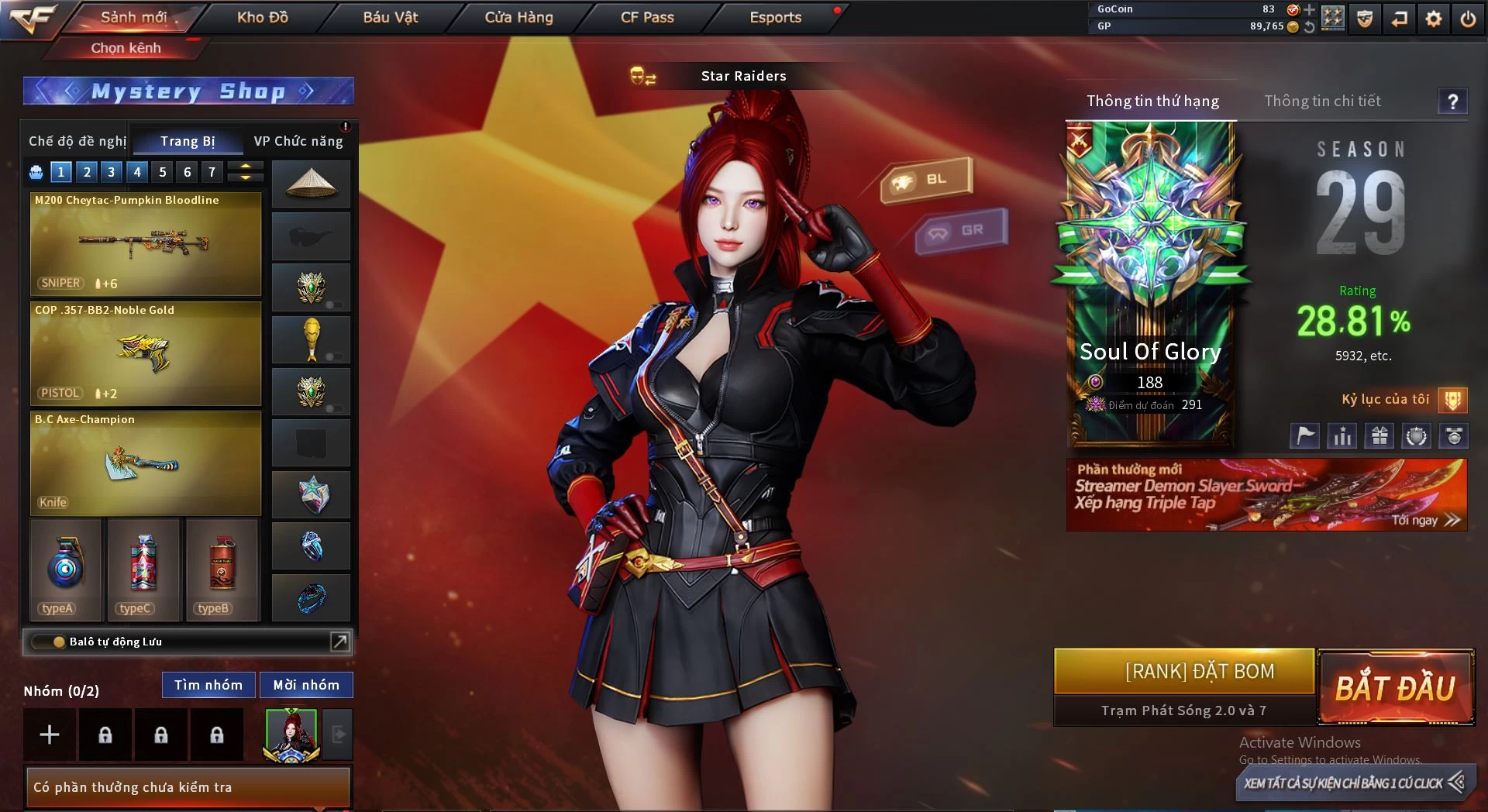This screenshot has width=1488, height=812.
Task: Select the M200 Cheytac-Pumpkin Bloodline sniper slot
Action: click(x=146, y=244)
